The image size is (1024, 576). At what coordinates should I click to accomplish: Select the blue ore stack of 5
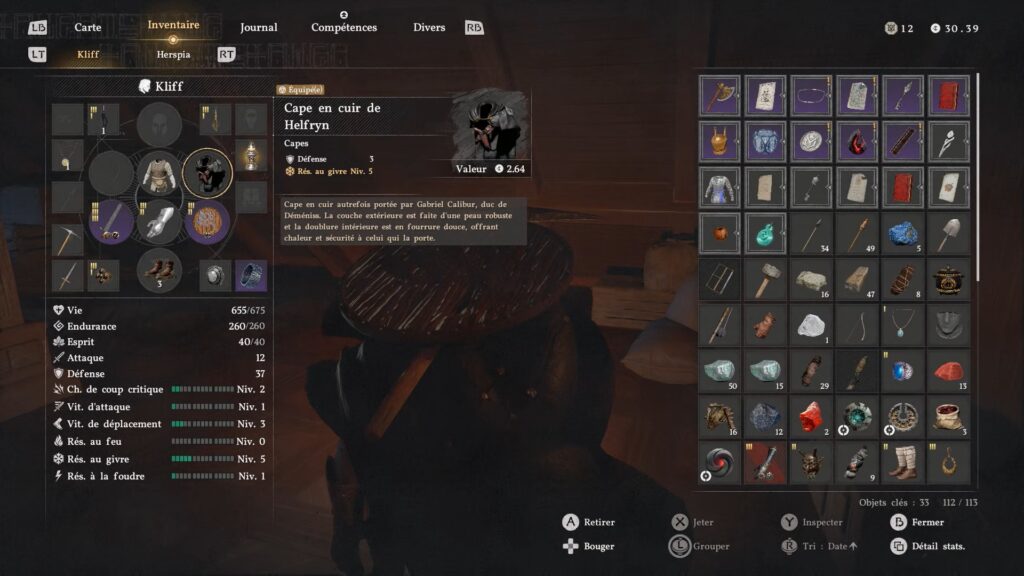tap(903, 233)
